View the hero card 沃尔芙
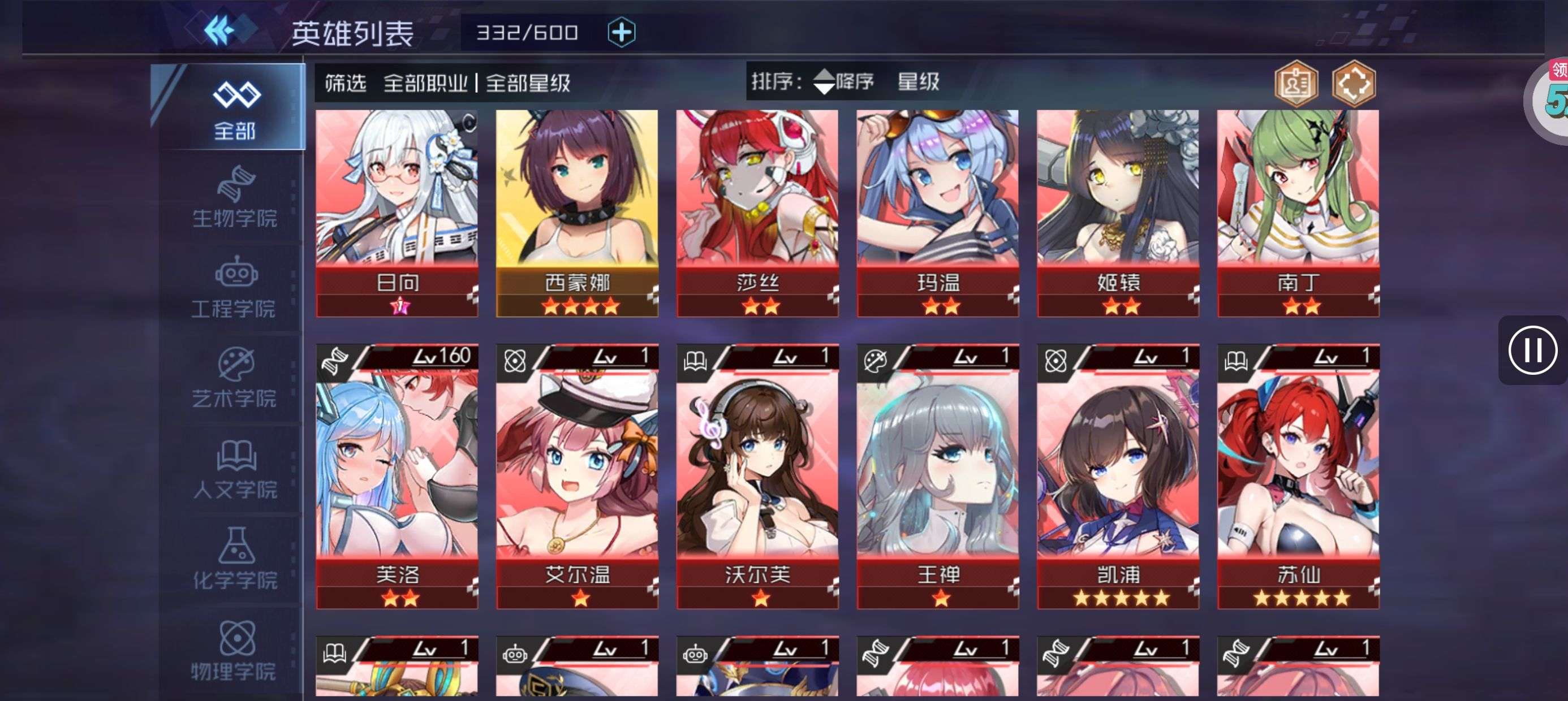The height and width of the screenshot is (701, 1568). pos(757,476)
